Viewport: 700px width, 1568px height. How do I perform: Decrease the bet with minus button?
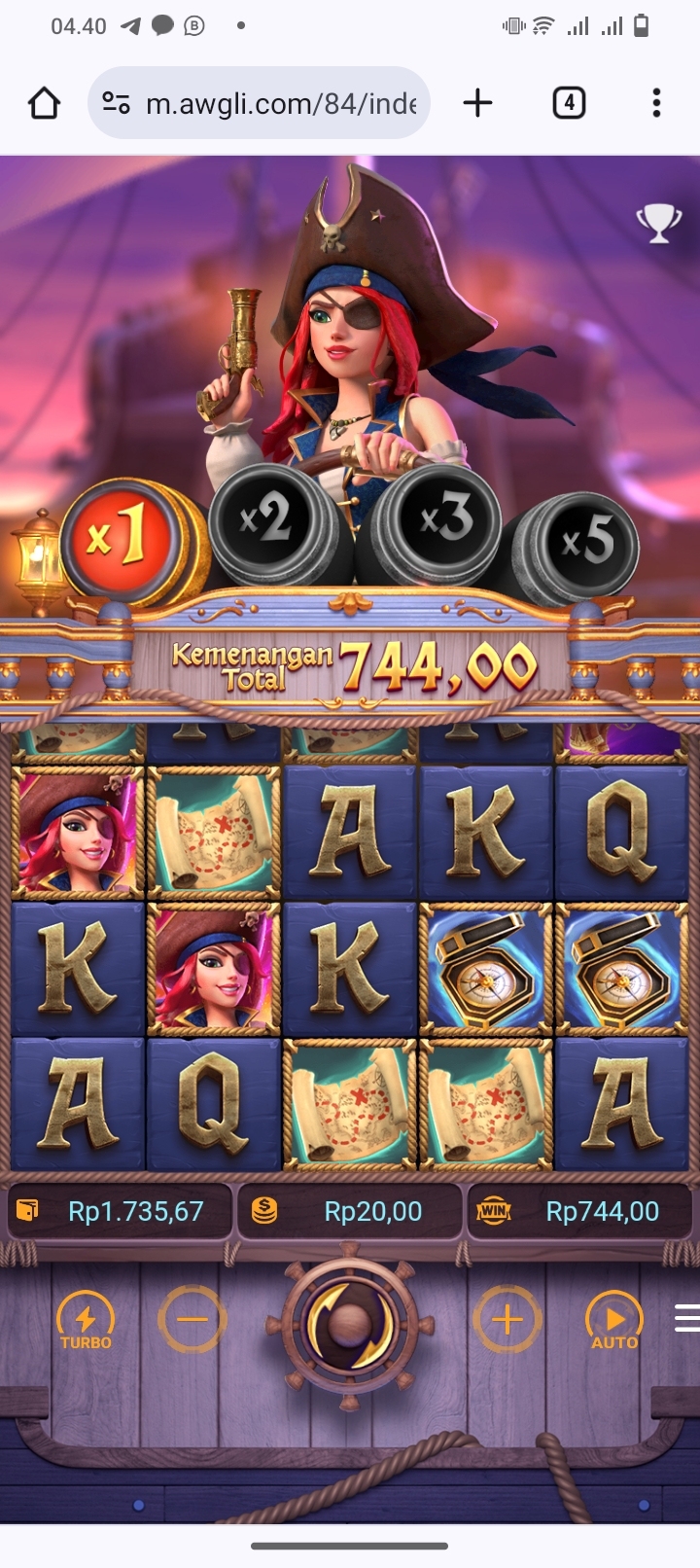(192, 1320)
